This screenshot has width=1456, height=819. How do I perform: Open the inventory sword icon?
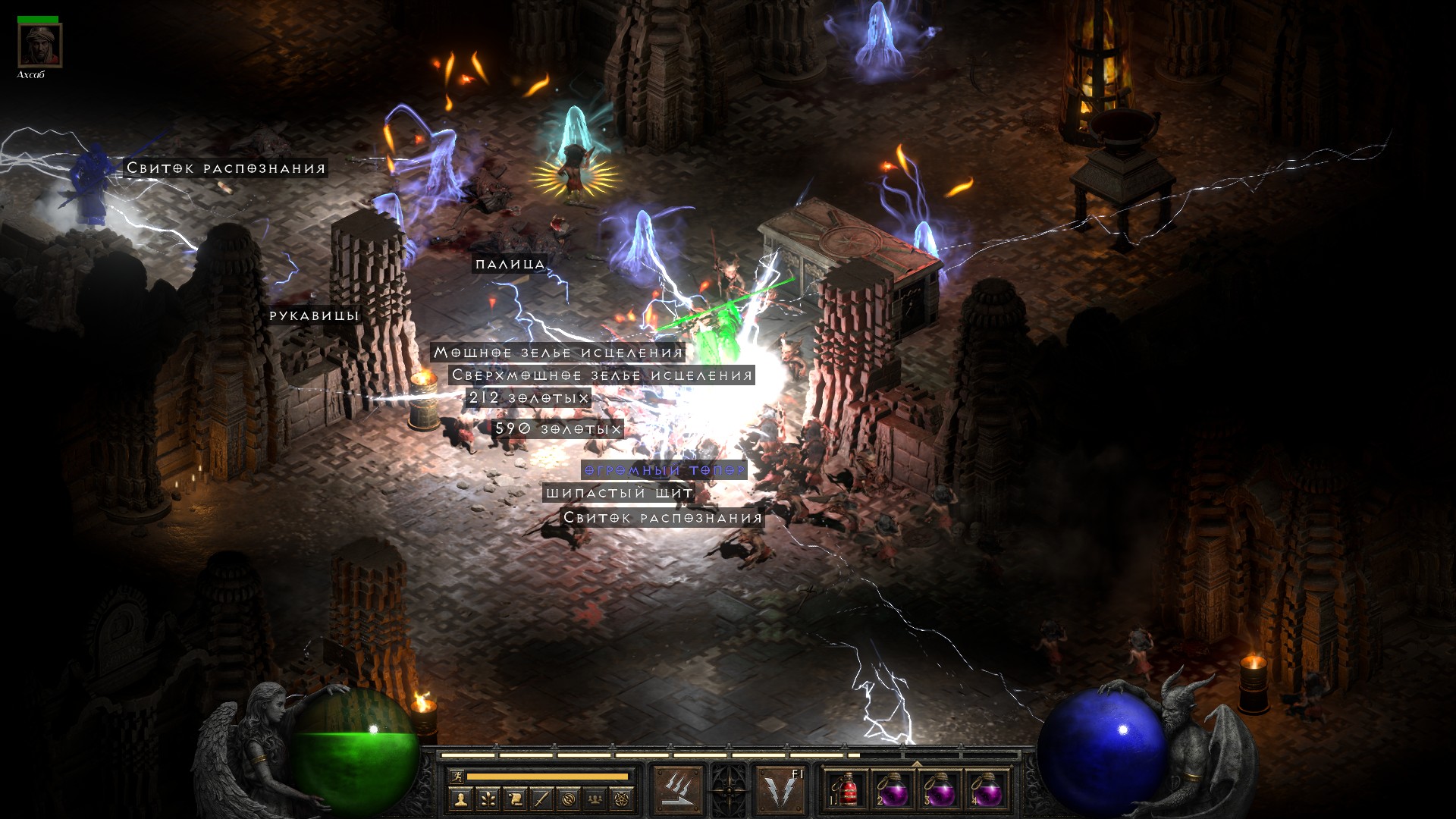point(542,799)
